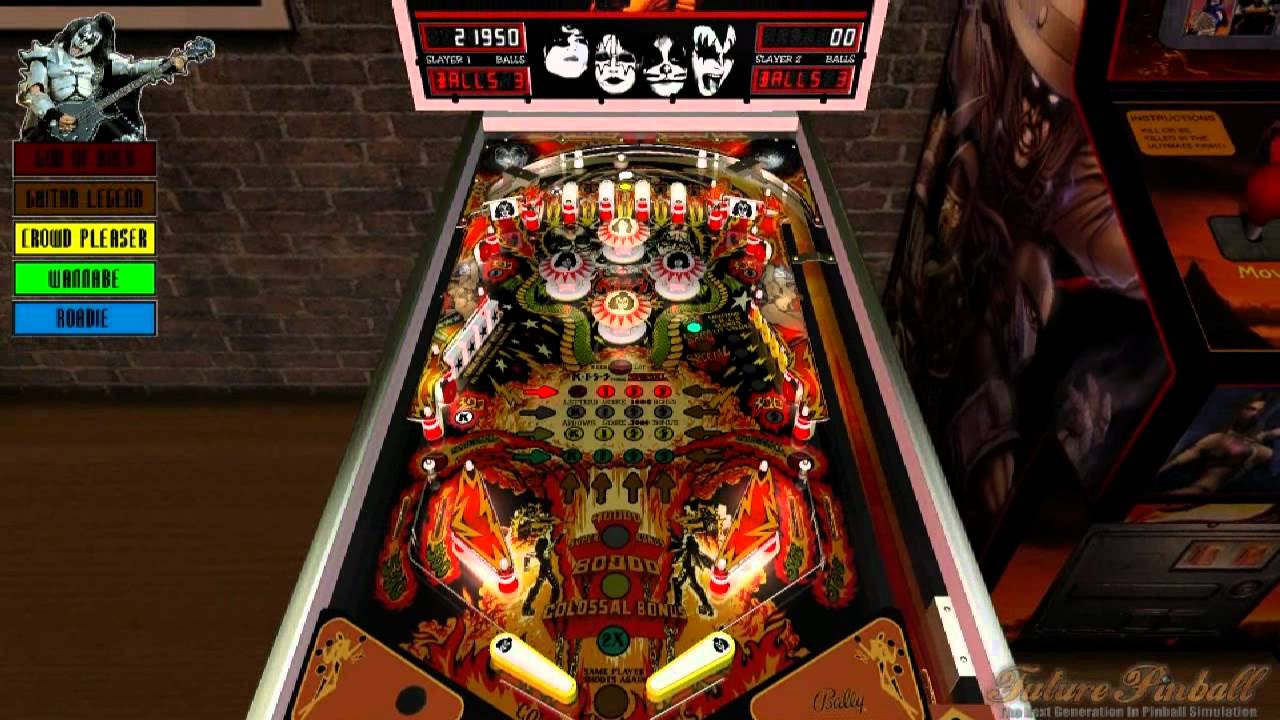Expand the CROWD PLEASER difficulty option

click(83, 239)
